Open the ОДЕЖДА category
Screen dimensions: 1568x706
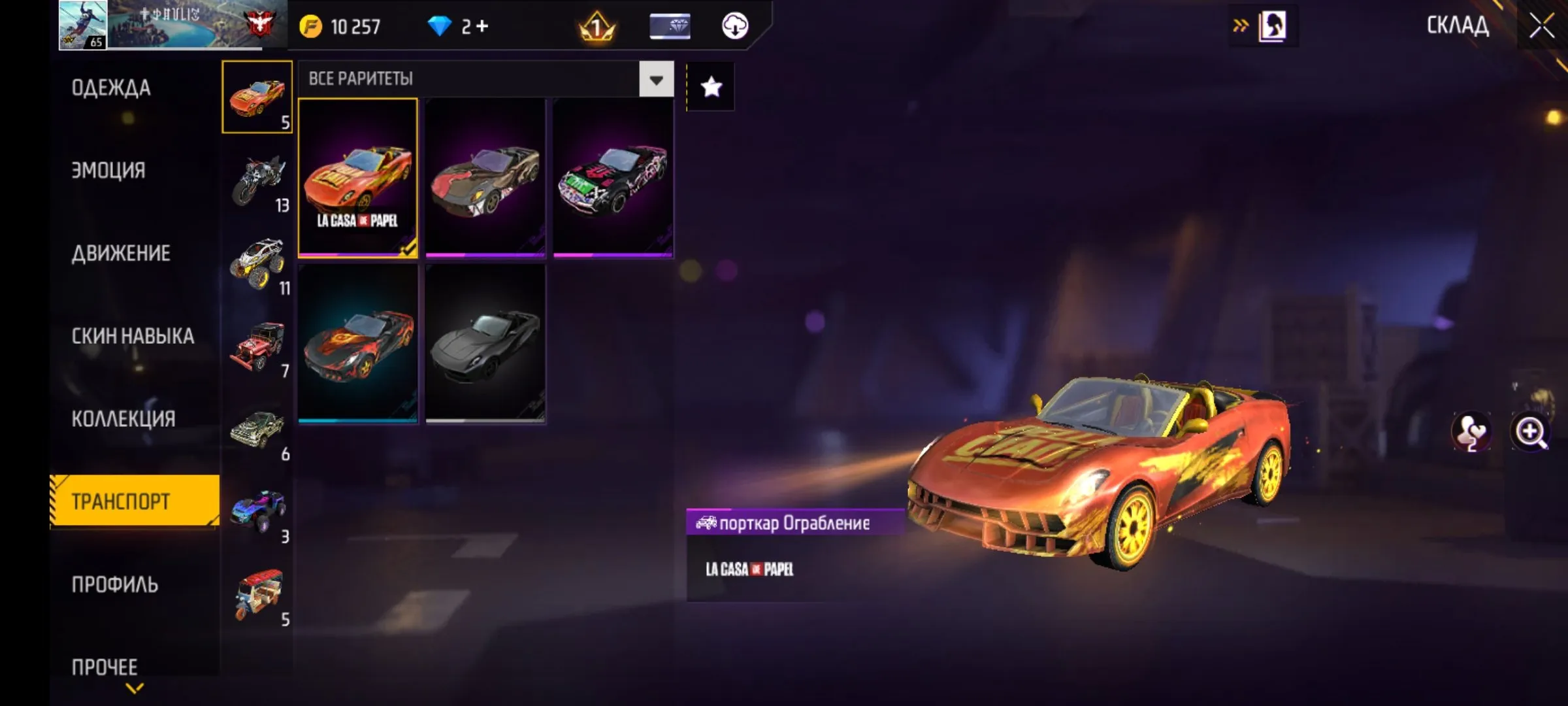(111, 88)
